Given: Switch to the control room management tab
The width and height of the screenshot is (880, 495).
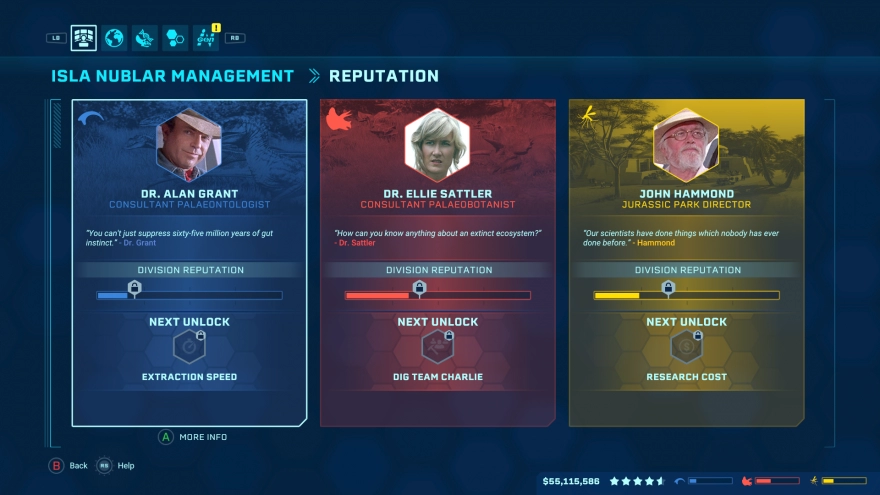Looking at the screenshot, I should 84,38.
